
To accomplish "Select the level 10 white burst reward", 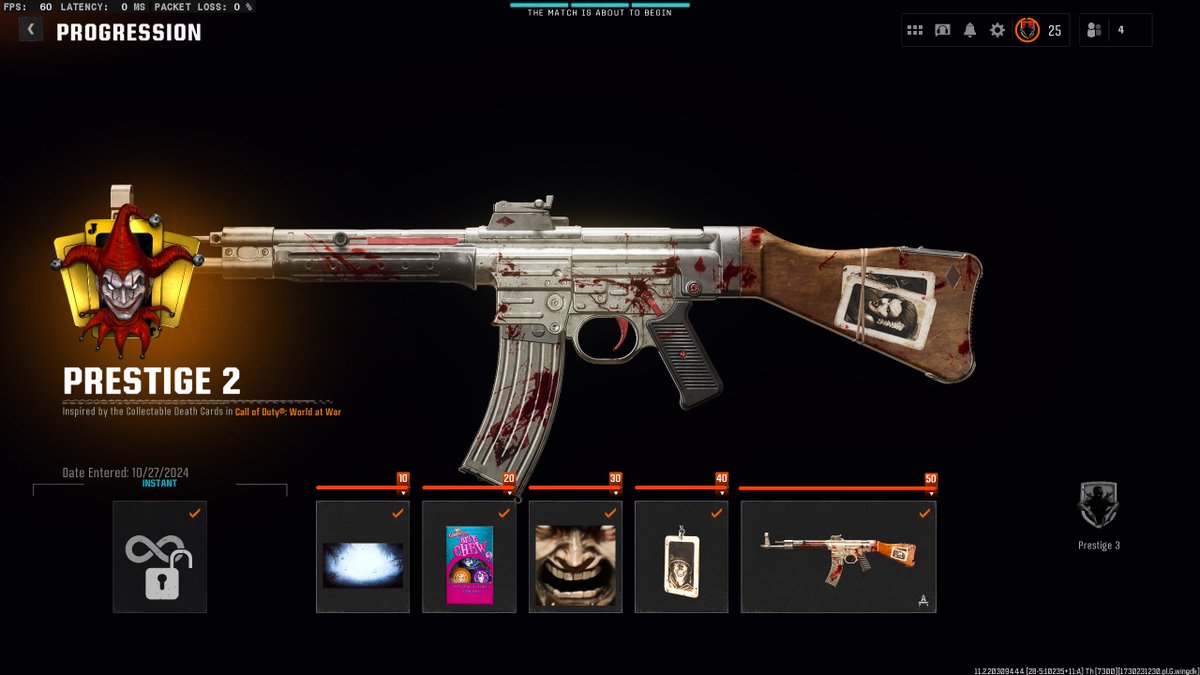I will pos(363,557).
